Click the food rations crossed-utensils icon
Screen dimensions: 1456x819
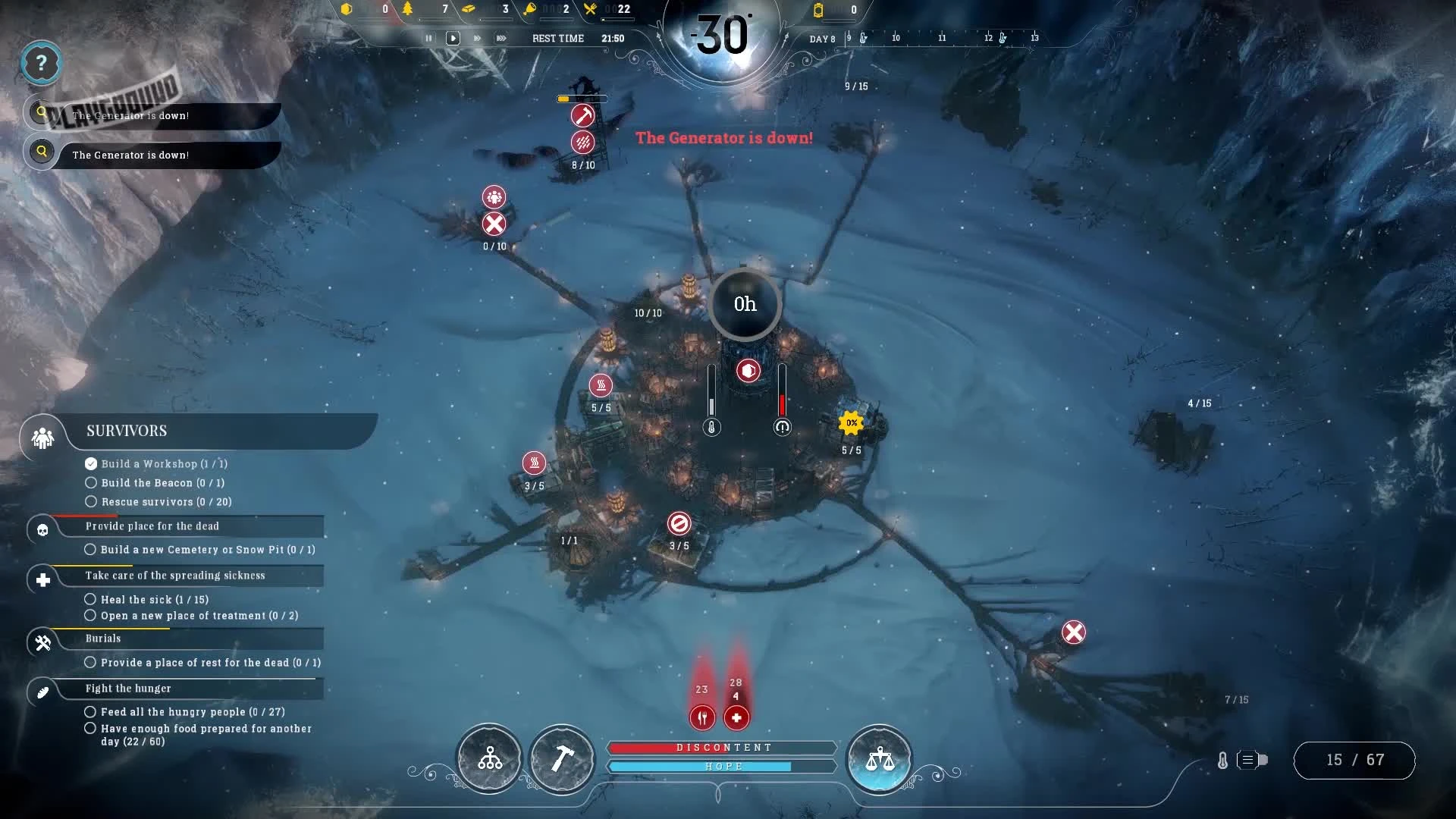(590, 9)
